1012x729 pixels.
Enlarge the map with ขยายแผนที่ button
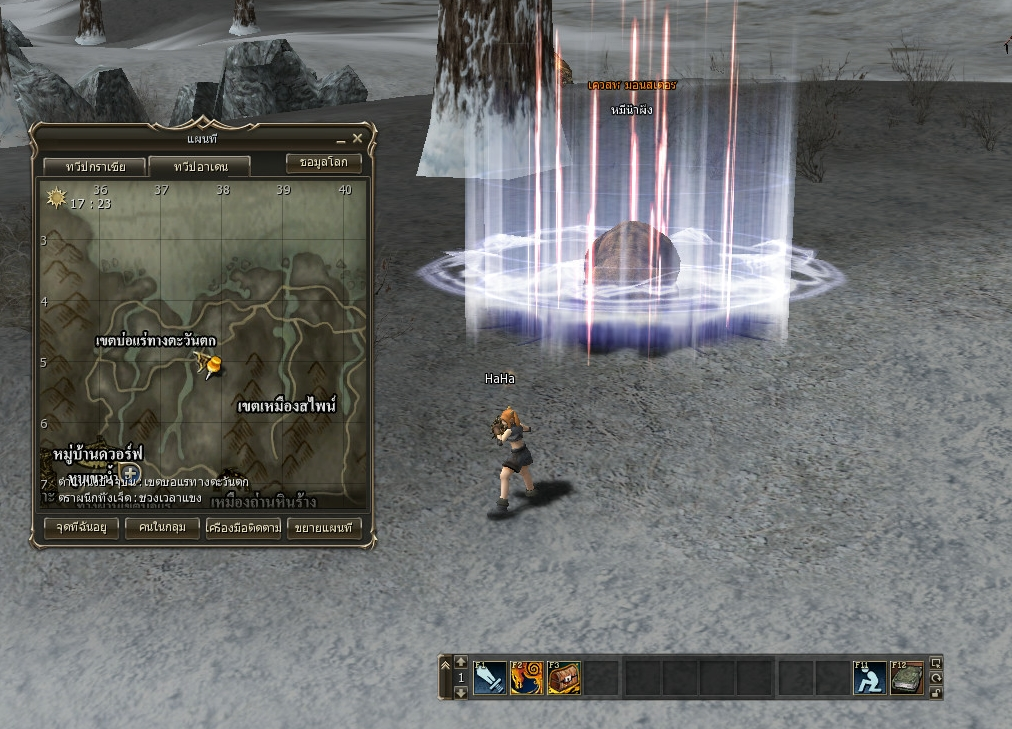[324, 527]
